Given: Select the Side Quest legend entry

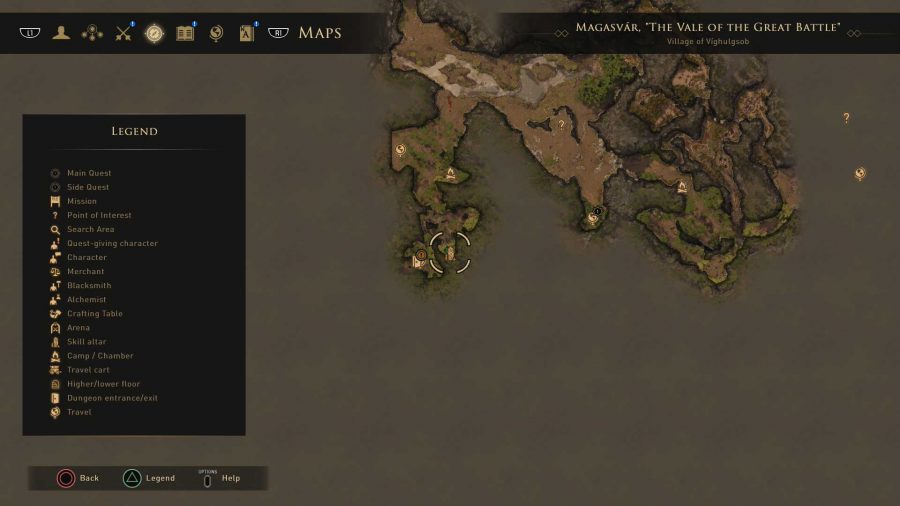Looking at the screenshot, I should [88, 187].
